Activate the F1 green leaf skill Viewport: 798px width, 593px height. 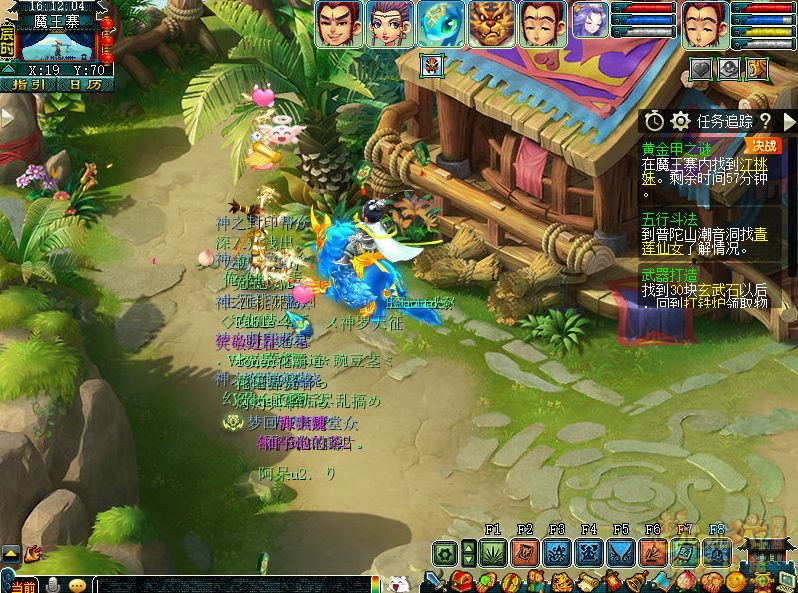(492, 552)
